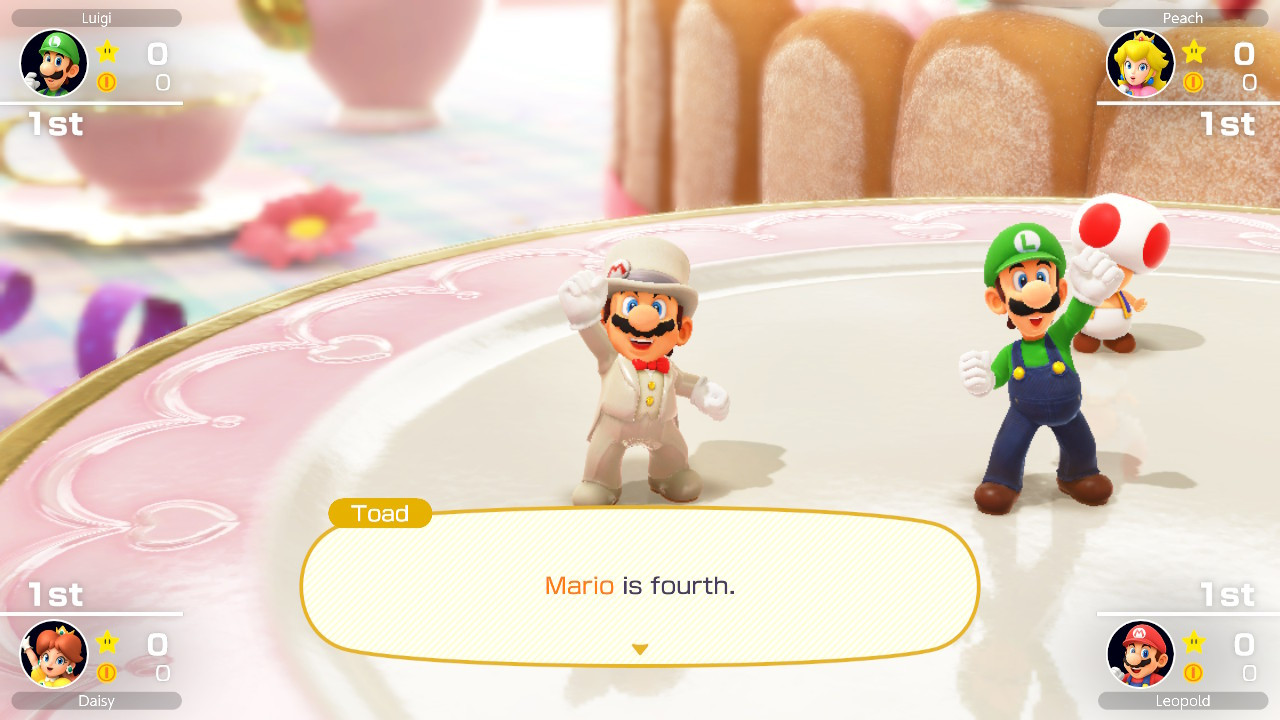This screenshot has height=720, width=1280.
Task: Click the Toad name tag on the dialog
Action: coord(379,513)
